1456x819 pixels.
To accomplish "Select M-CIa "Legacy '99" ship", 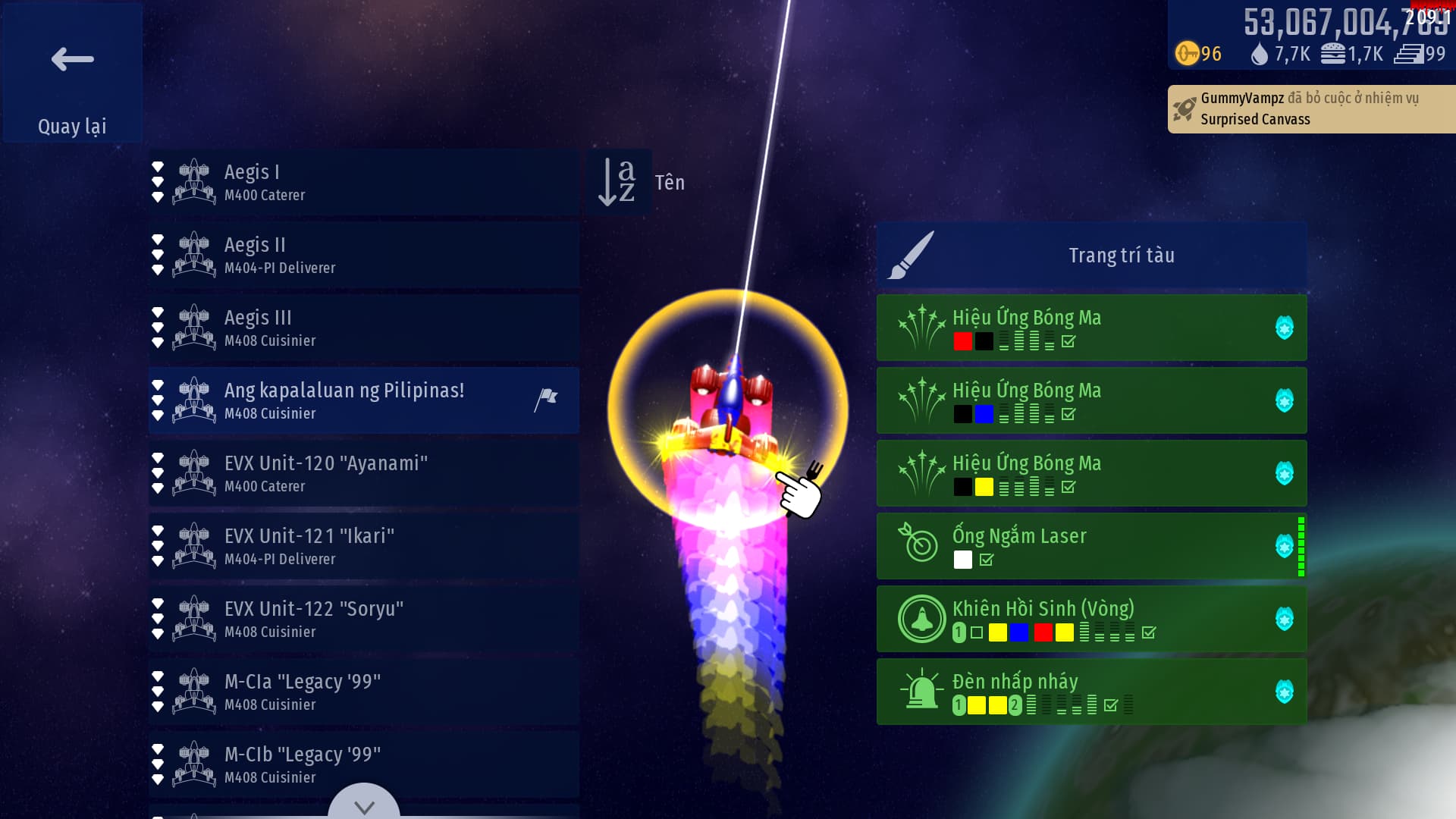I will pyautogui.click(x=364, y=692).
